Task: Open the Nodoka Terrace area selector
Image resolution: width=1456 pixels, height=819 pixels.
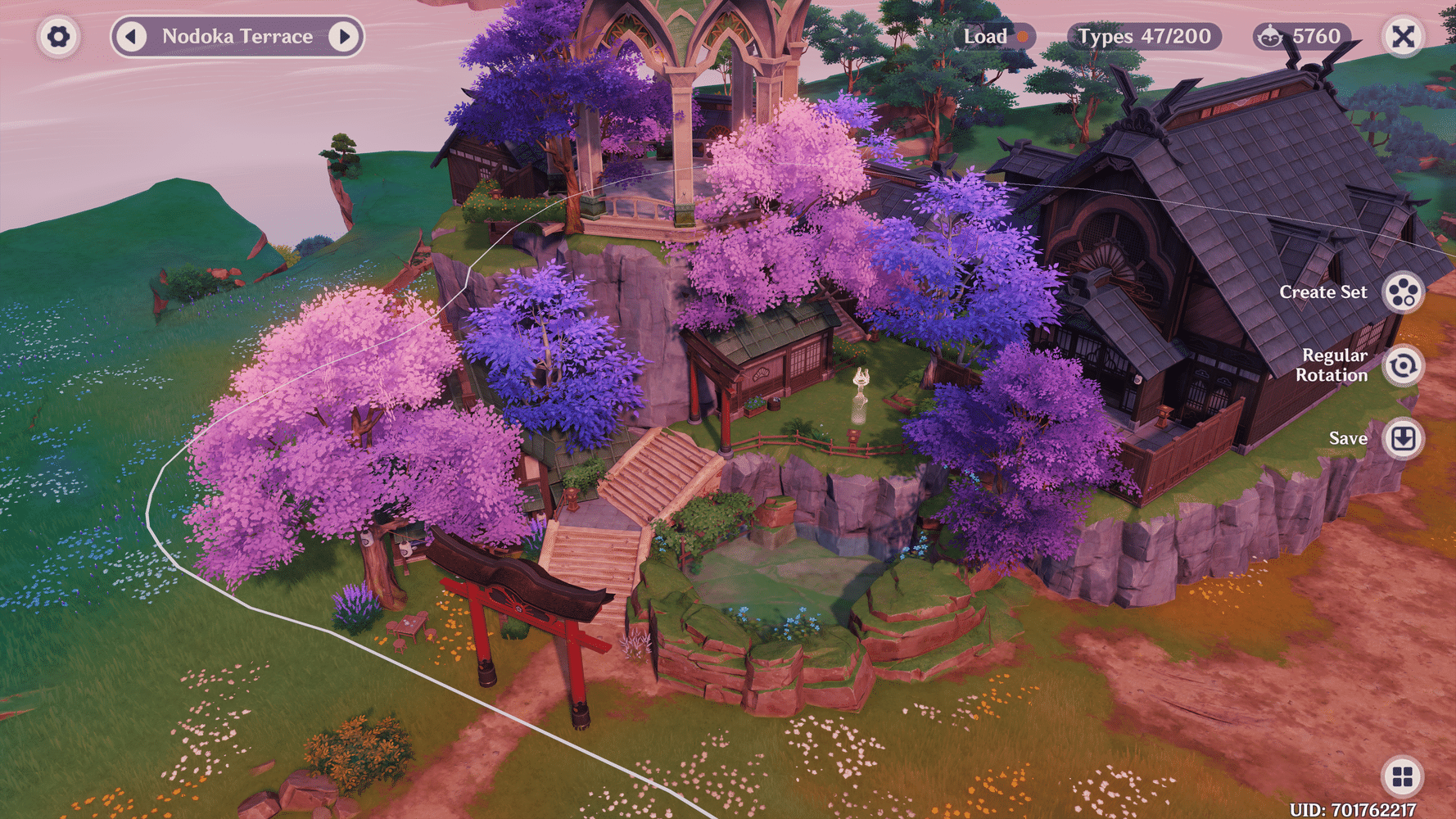Action: [237, 36]
